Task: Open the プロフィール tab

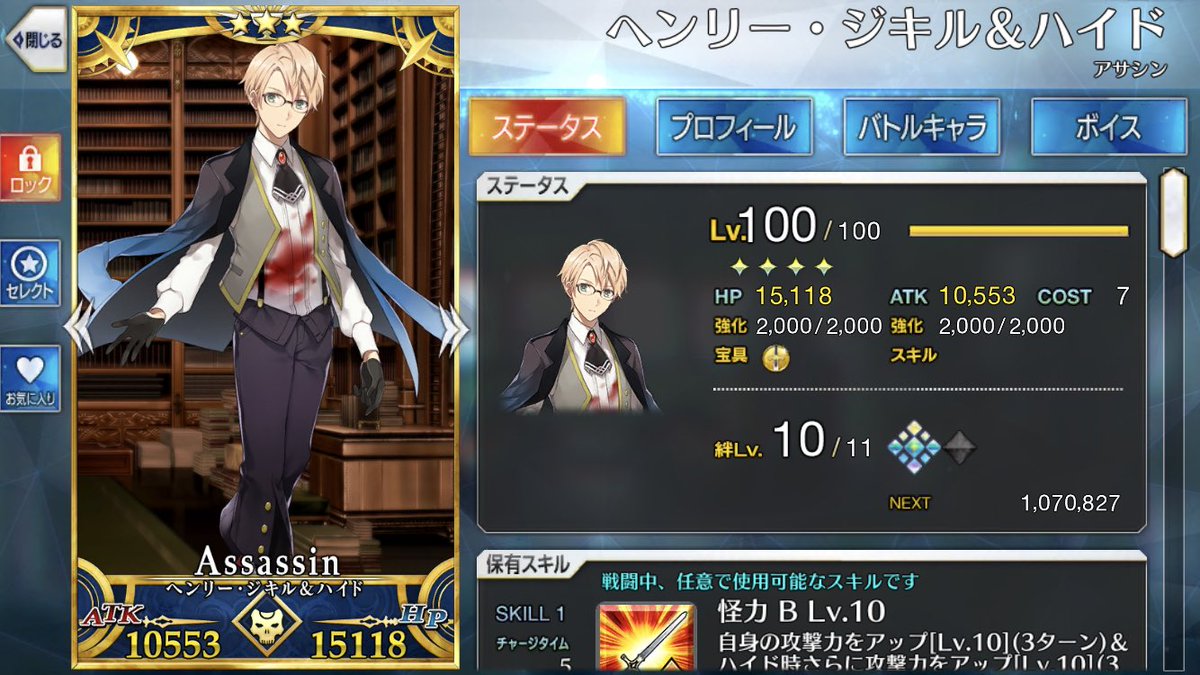Action: 733,127
